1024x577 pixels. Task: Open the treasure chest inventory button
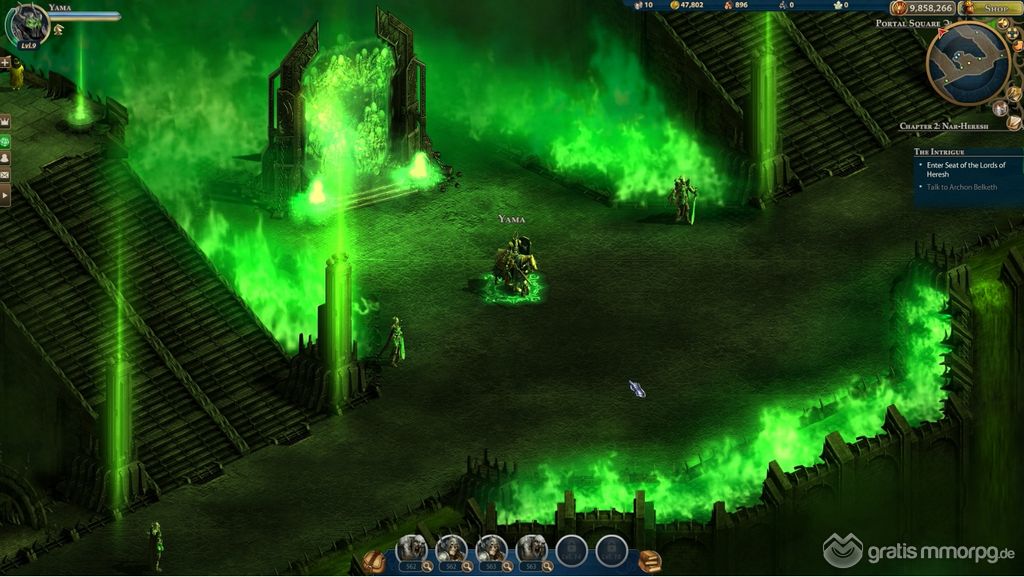point(373,561)
